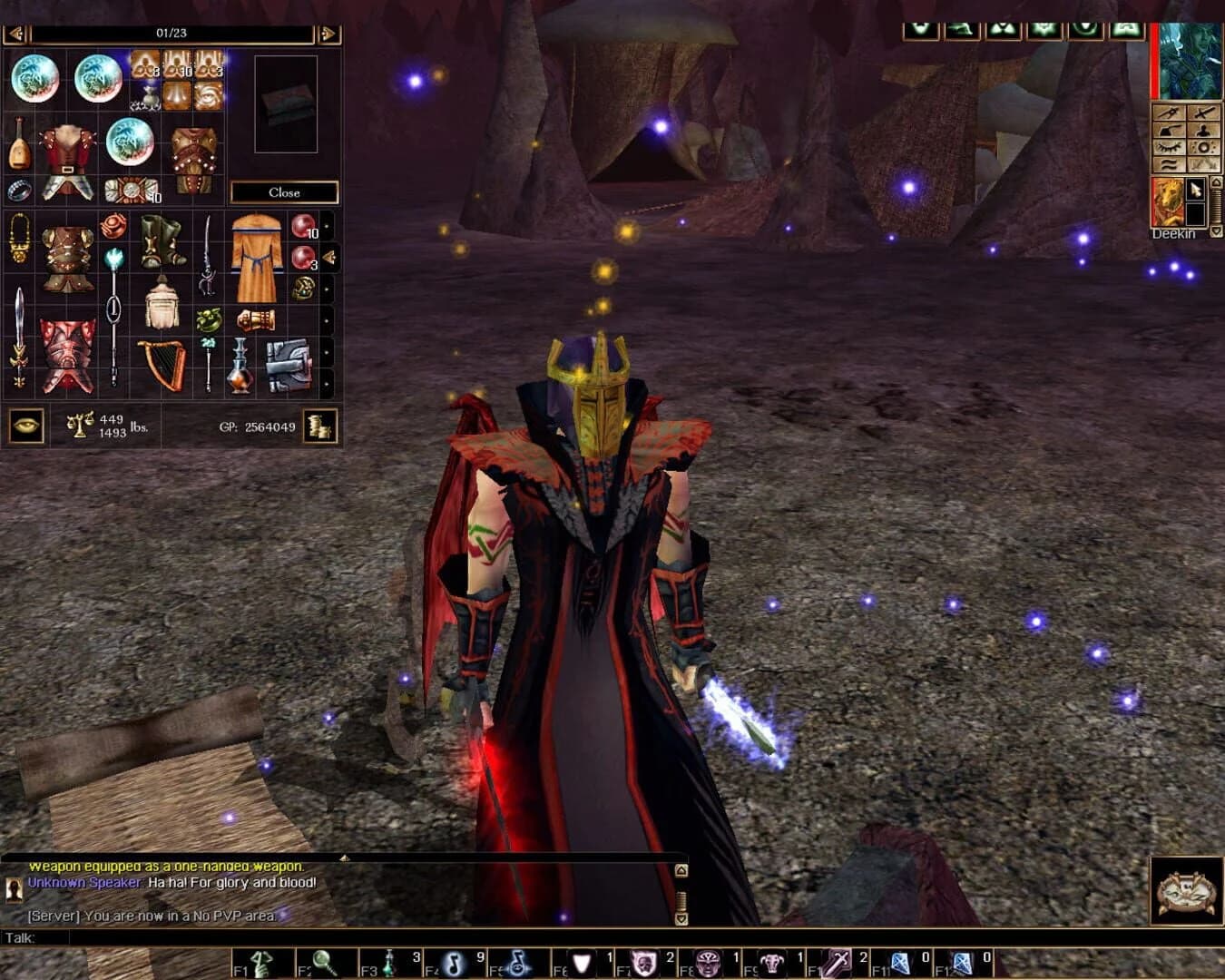This screenshot has height=980, width=1225.
Task: Go back a page using the left inventory arrow
Action: coord(15,34)
